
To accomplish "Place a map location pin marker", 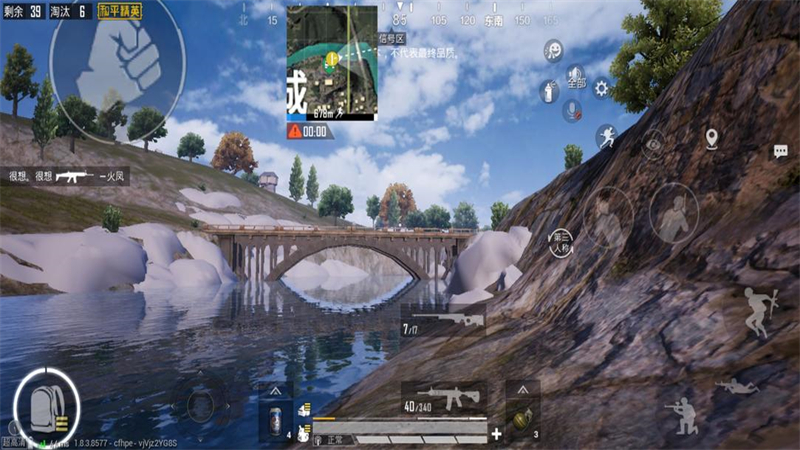I will coord(711,138).
